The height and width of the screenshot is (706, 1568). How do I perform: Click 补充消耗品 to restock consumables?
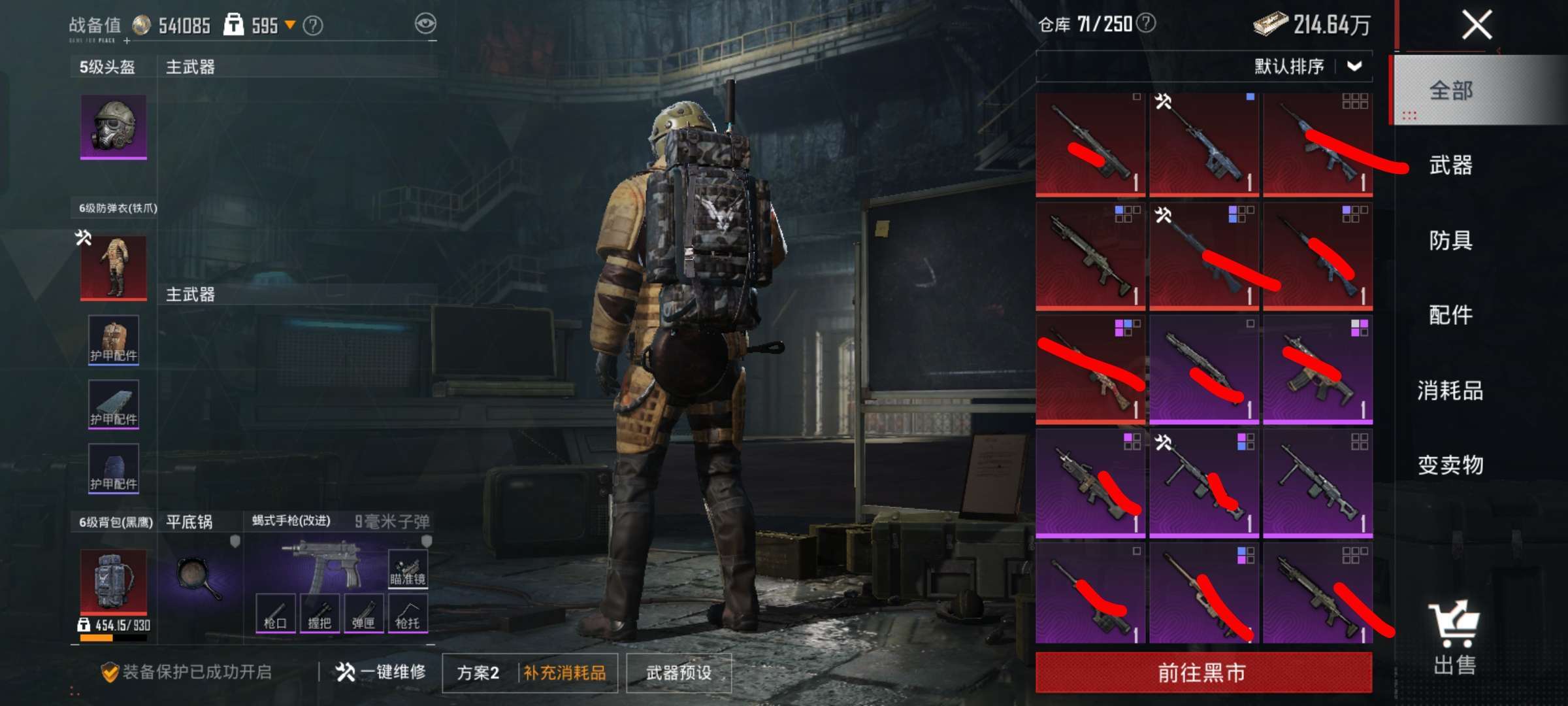click(565, 673)
